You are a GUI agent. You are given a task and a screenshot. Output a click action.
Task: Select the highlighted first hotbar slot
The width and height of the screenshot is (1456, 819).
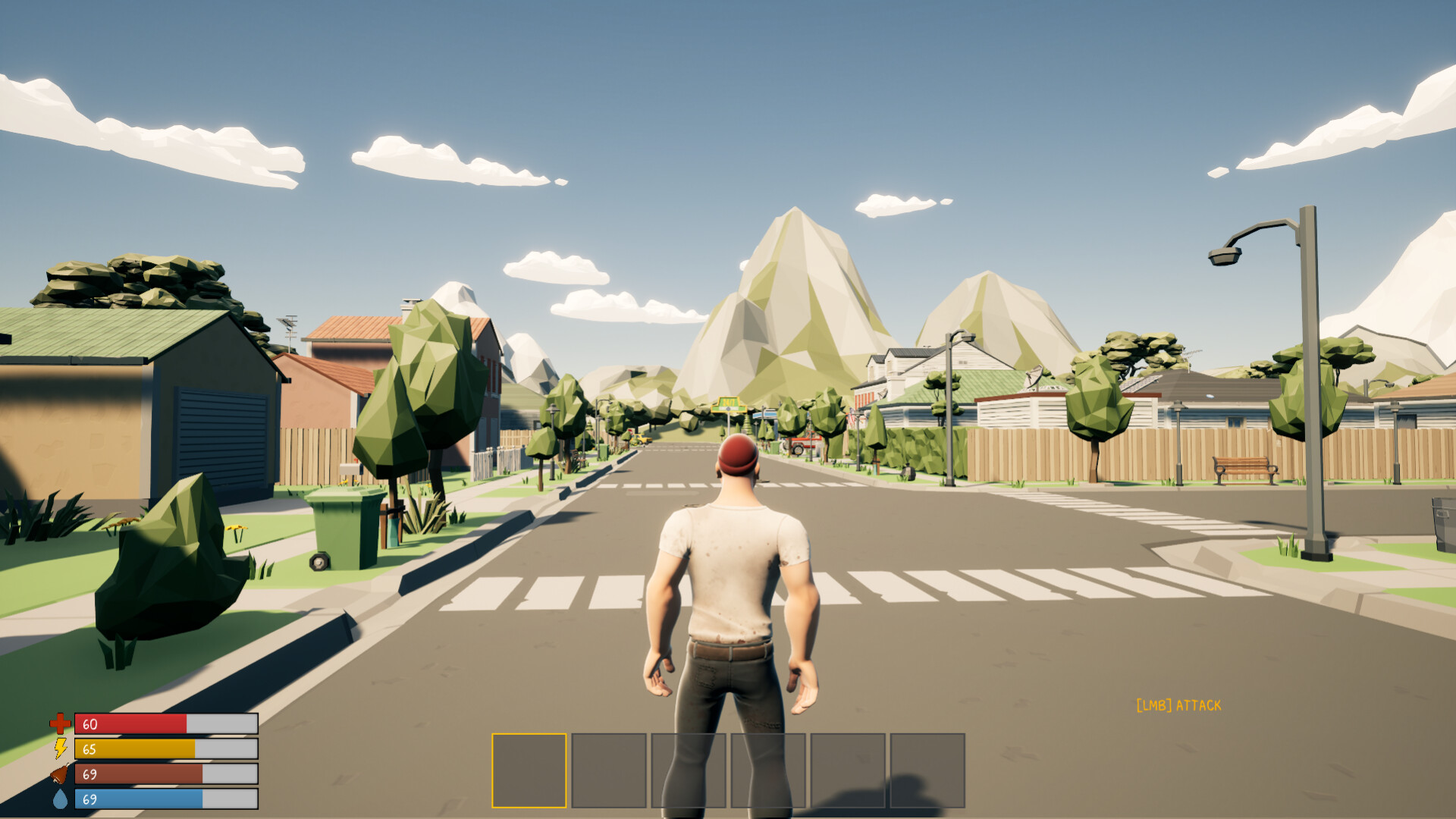click(x=529, y=768)
